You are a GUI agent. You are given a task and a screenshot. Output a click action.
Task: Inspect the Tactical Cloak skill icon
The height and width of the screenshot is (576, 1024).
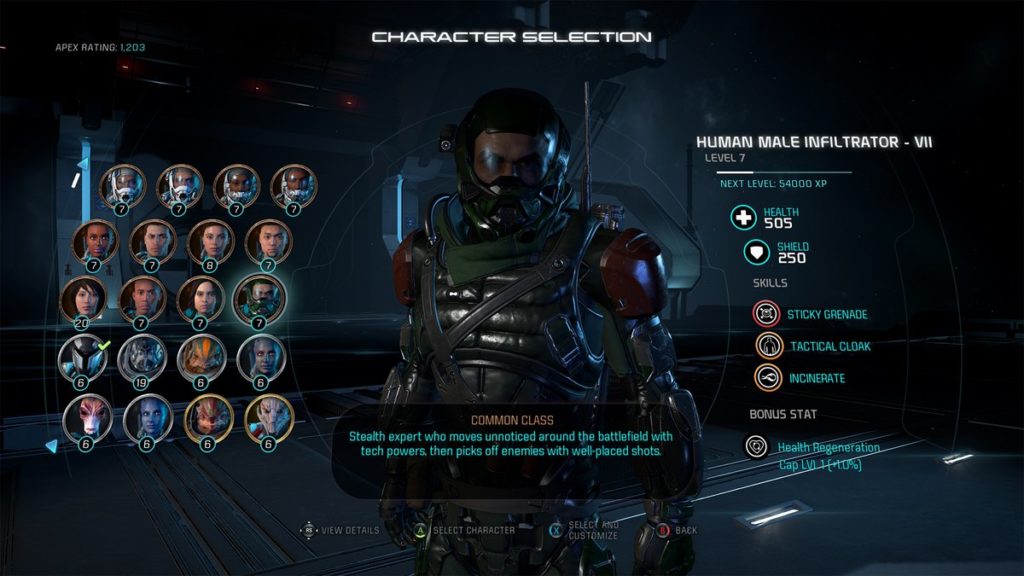click(769, 346)
